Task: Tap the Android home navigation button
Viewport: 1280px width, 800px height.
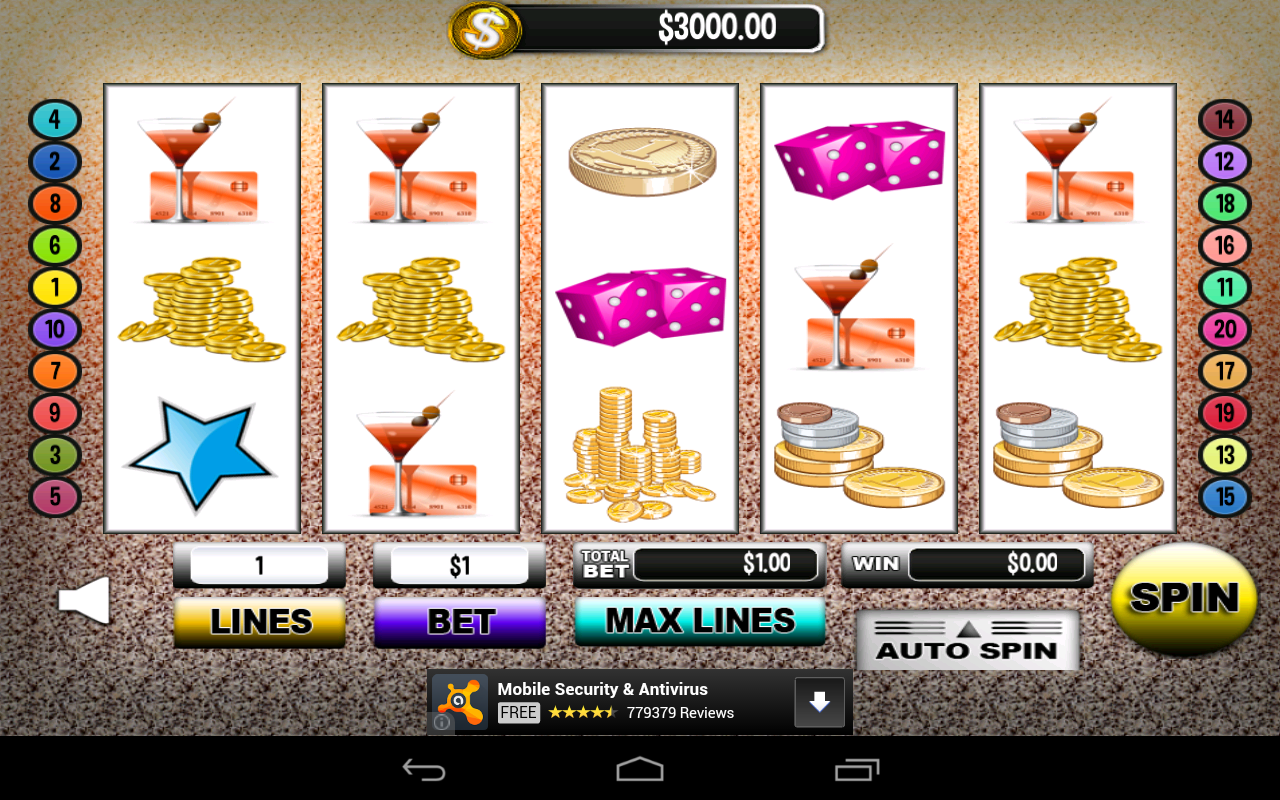Action: click(639, 769)
